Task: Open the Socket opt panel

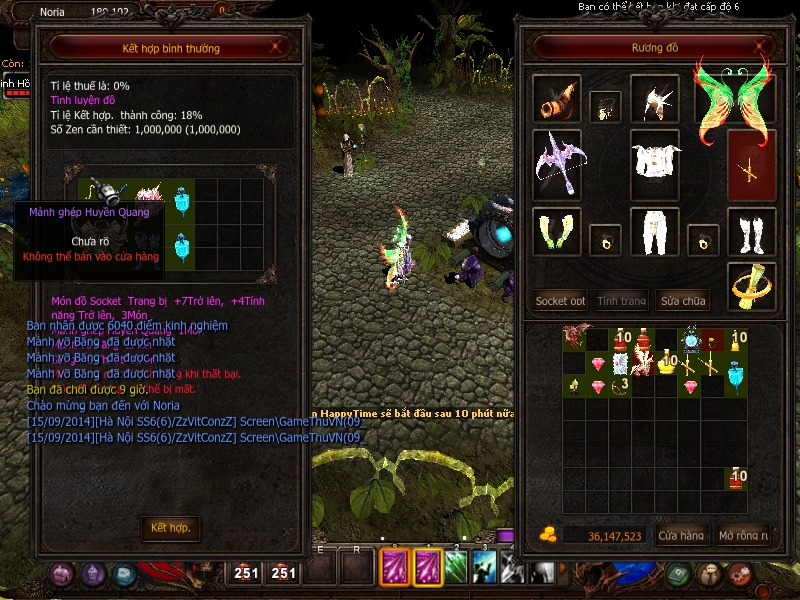Action: (560, 300)
